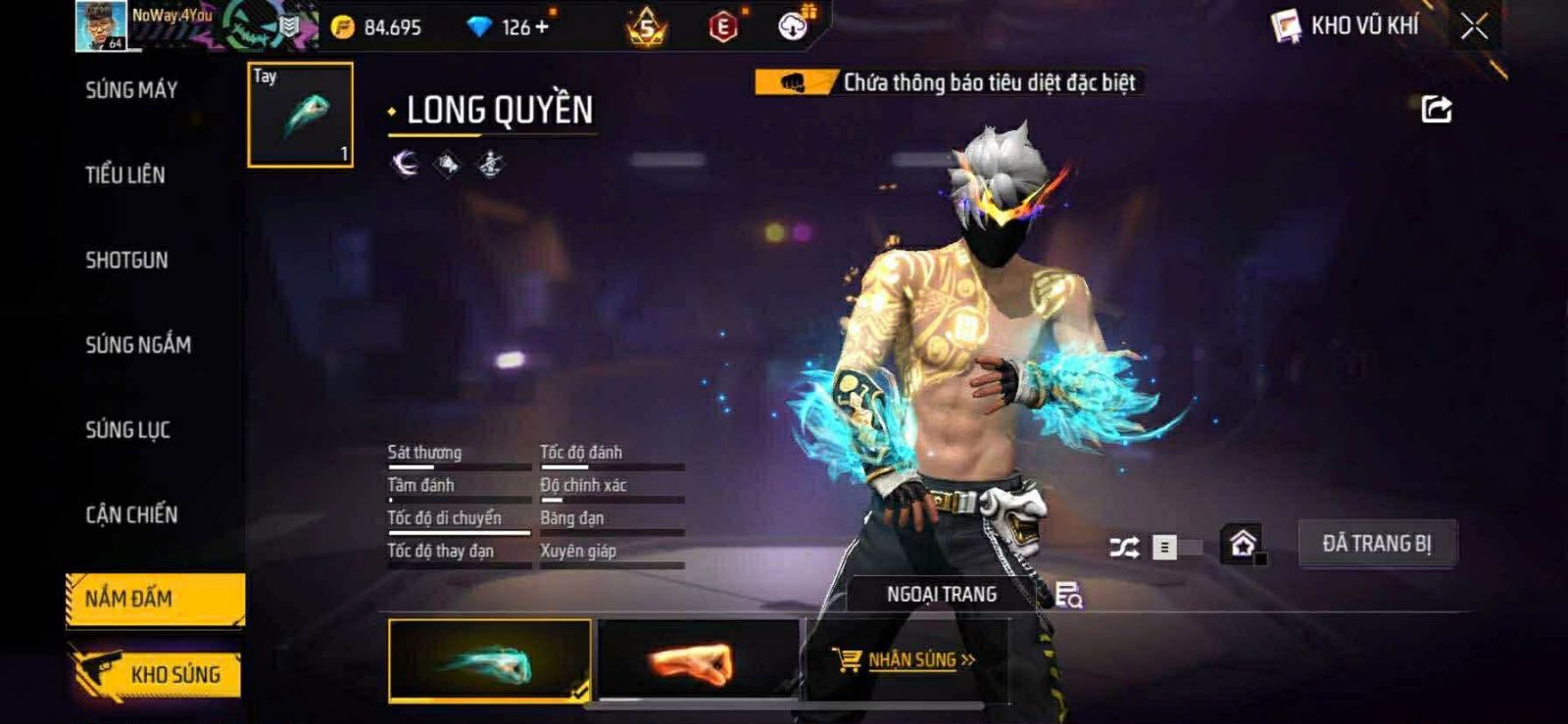The width and height of the screenshot is (1568, 724).
Task: Click the ĐÃ TRANG BỊ button
Action: click(x=1377, y=544)
